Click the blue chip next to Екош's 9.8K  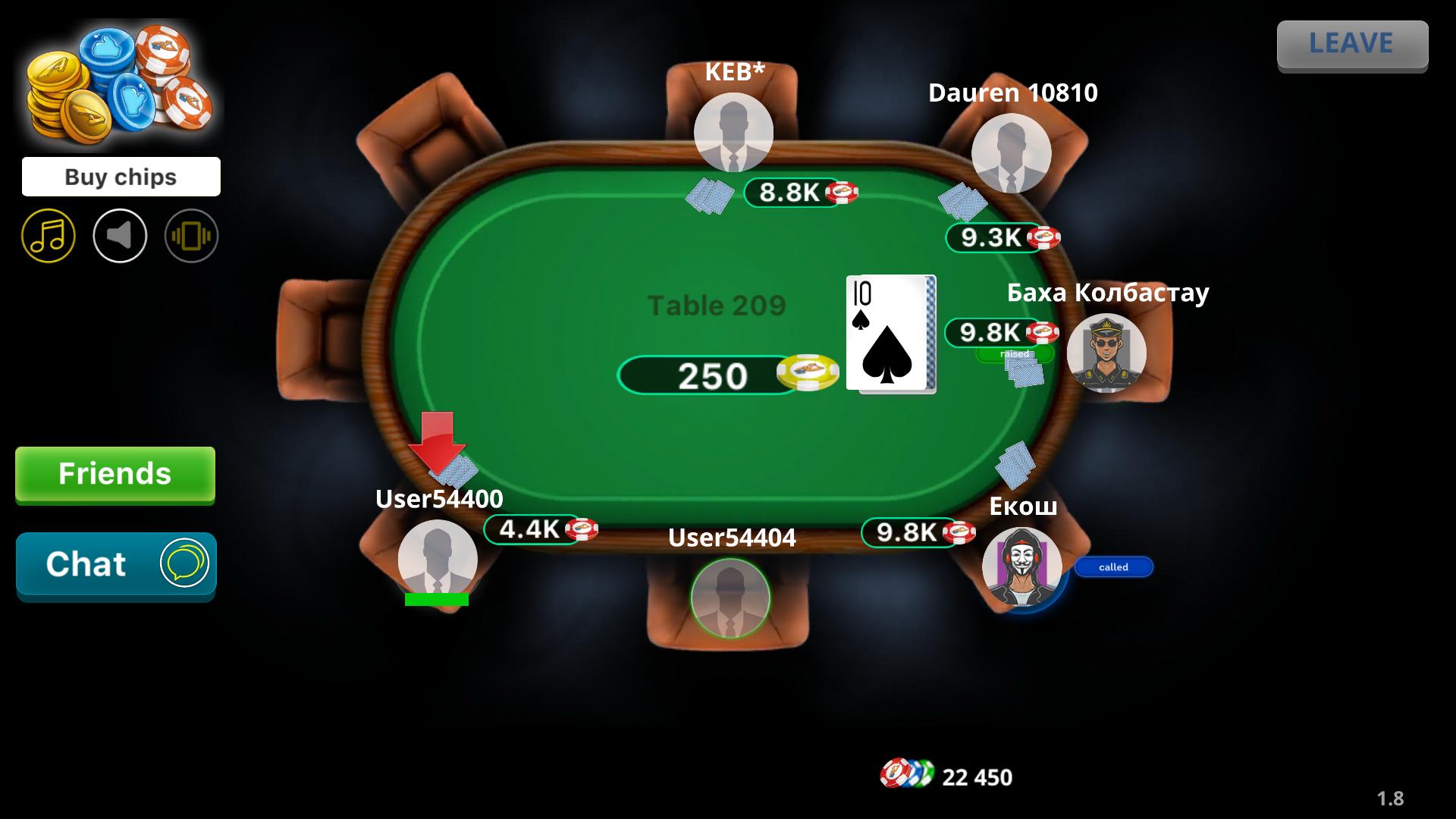pos(961,532)
